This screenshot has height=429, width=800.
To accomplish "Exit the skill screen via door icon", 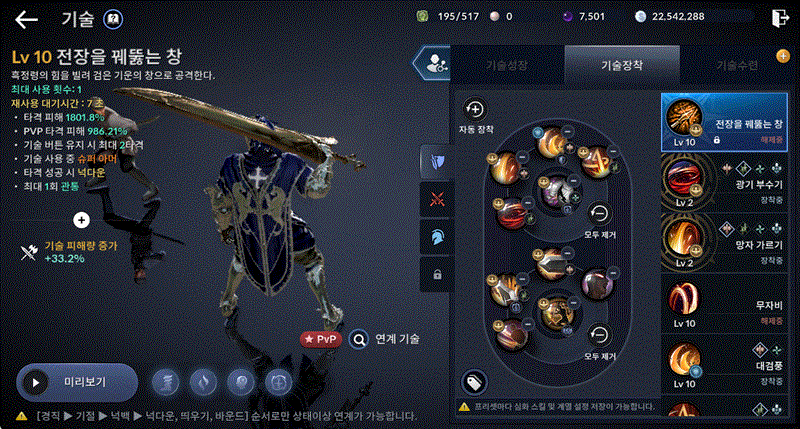I will [779, 18].
